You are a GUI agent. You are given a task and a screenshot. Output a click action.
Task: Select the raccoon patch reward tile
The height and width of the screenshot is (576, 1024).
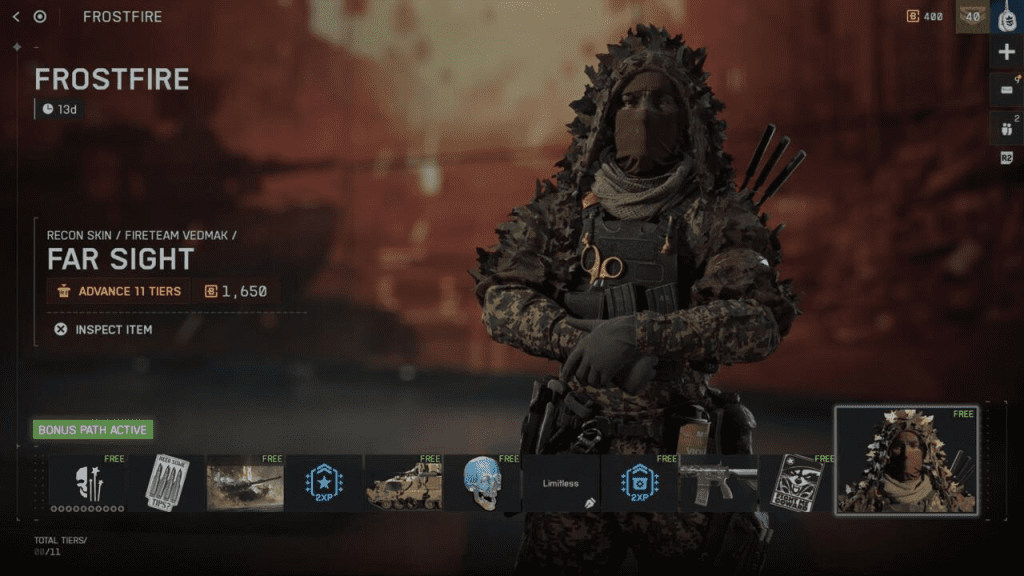[x=797, y=484]
